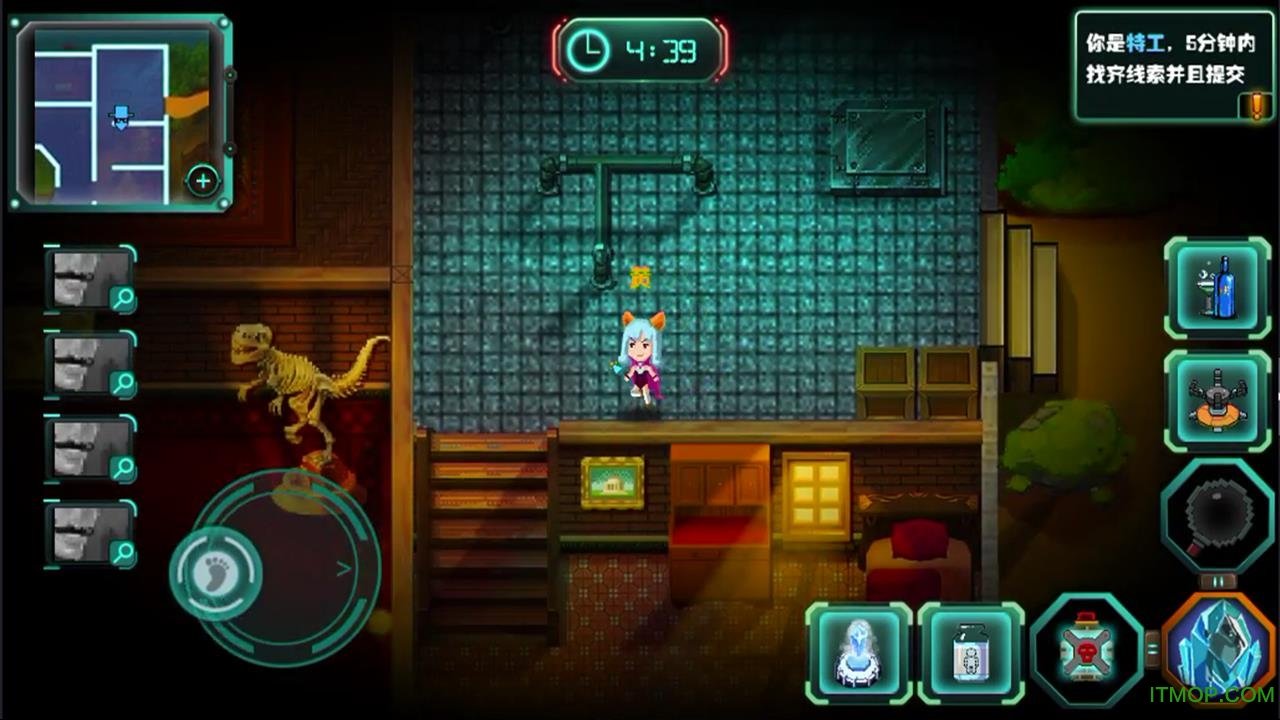1280x720 pixels.
Task: Tap the orange exclamation mark alert icon
Action: coord(1255,105)
